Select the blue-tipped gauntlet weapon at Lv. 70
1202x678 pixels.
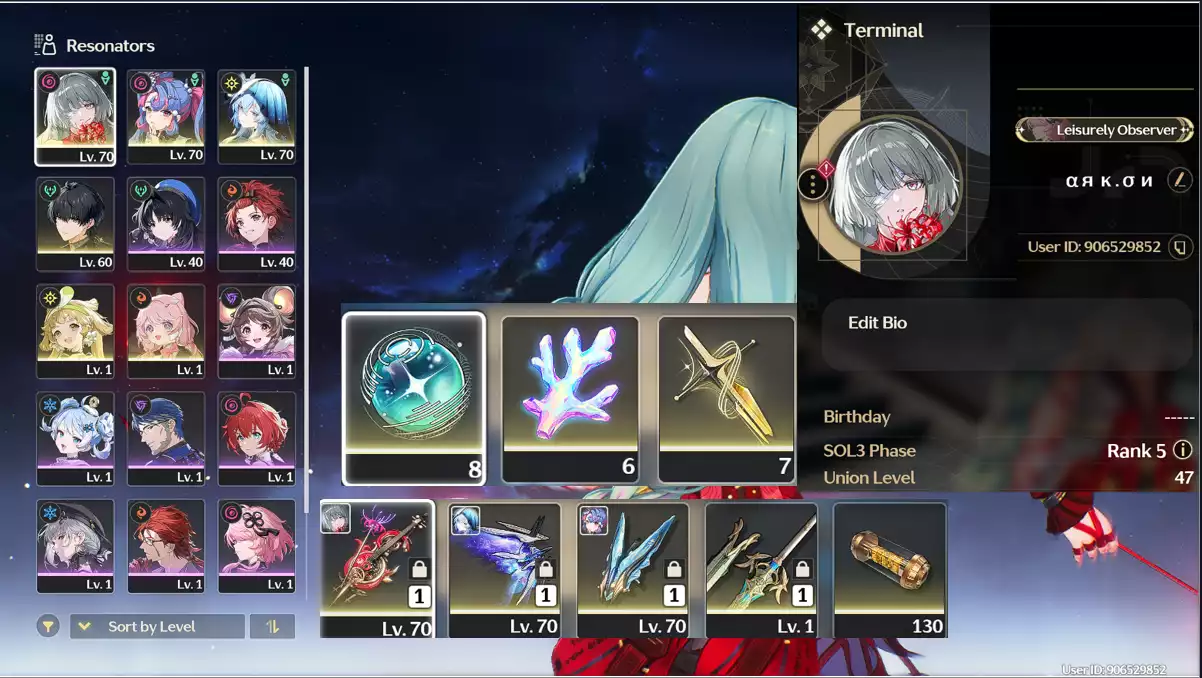point(633,568)
